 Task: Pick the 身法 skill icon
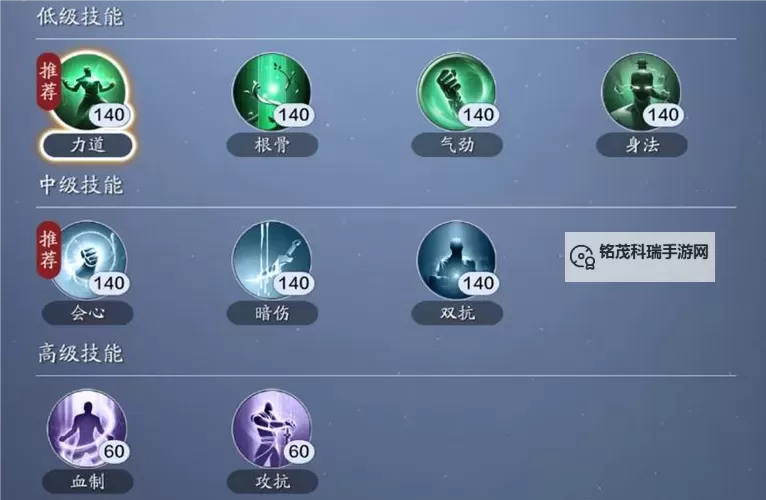point(641,93)
